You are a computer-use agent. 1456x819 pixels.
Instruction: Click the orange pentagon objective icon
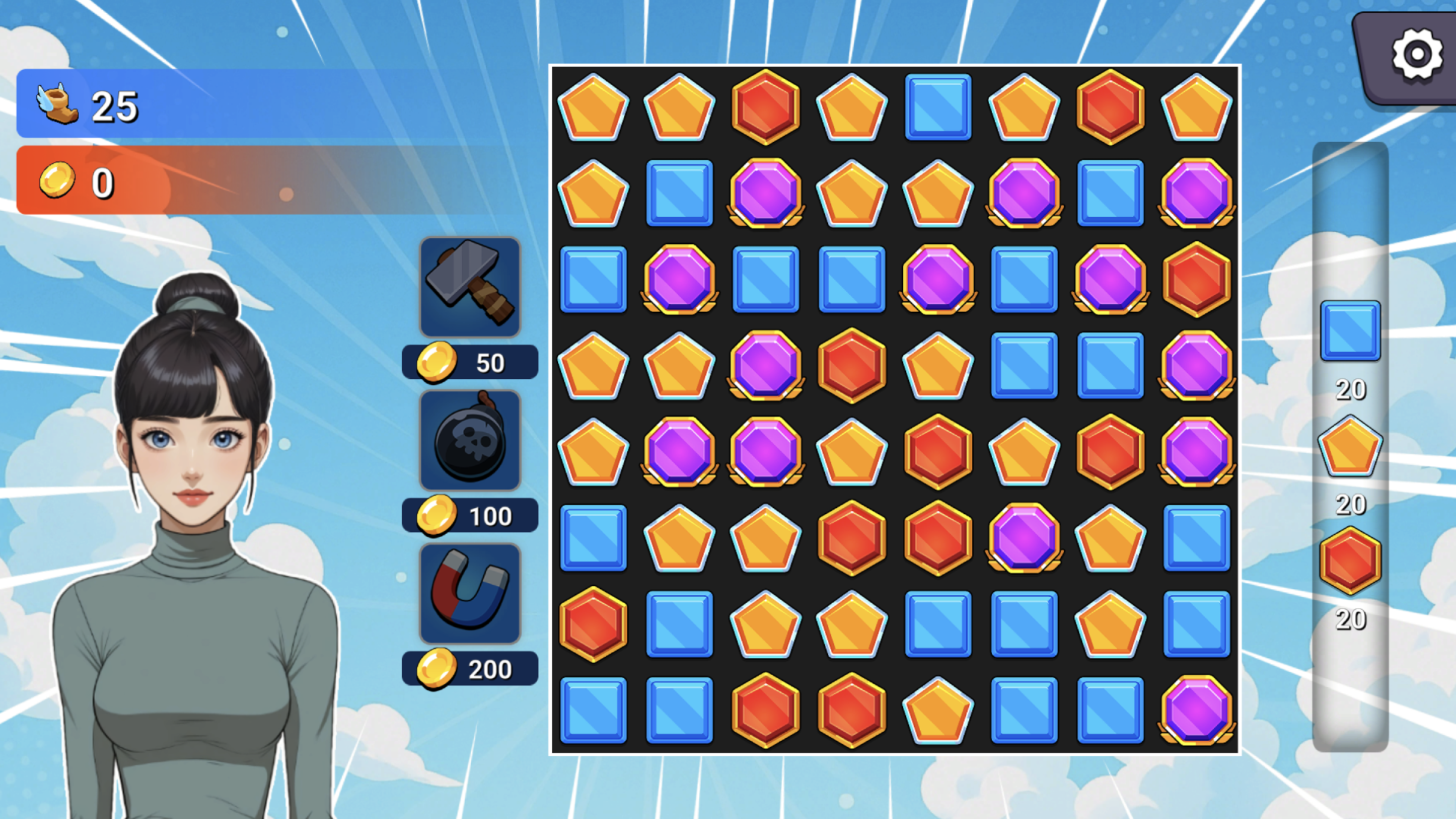(1350, 447)
